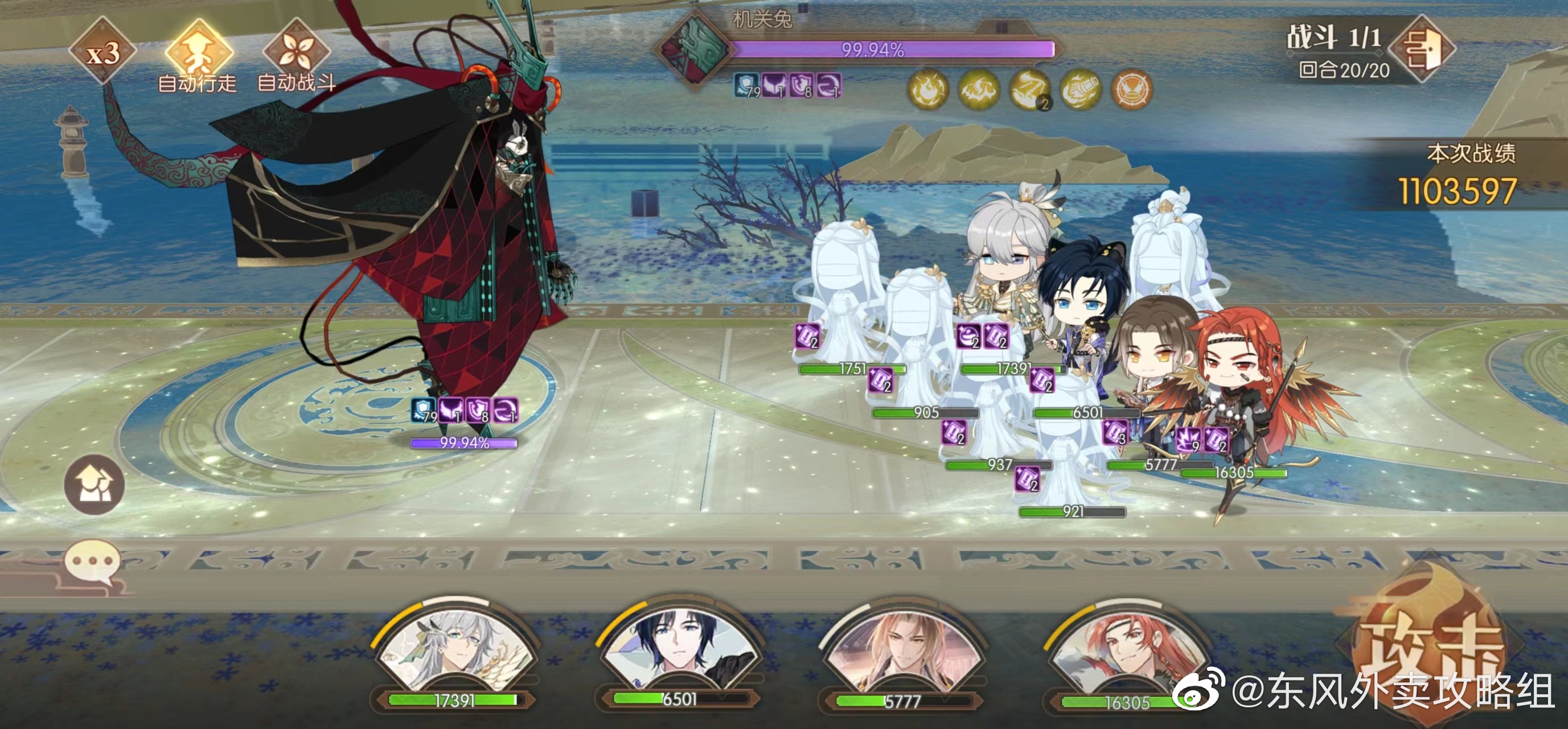The height and width of the screenshot is (729, 1568).
Task: View the blue shield buff under boss bar
Action: tap(747, 87)
